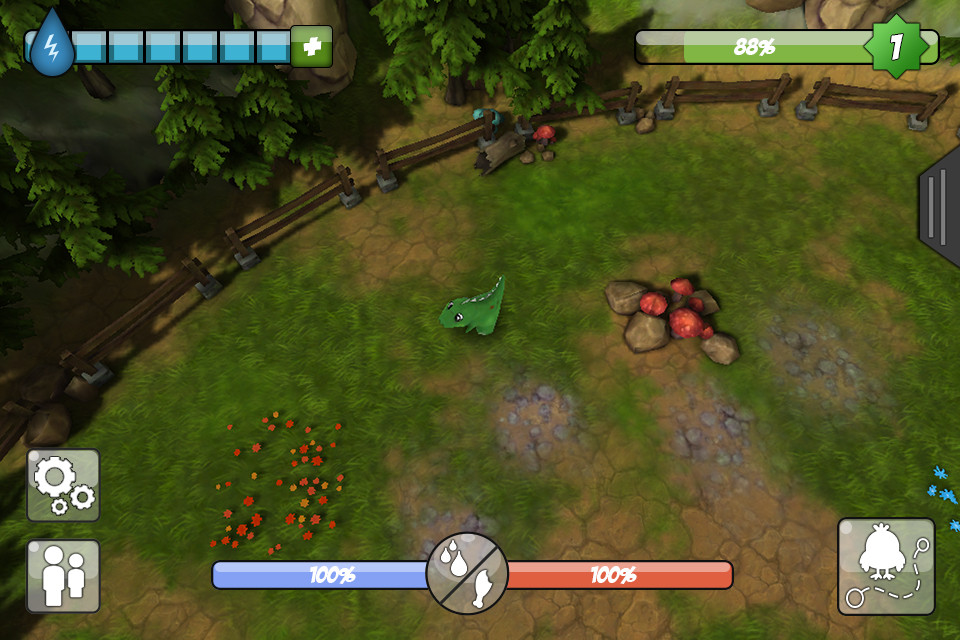The image size is (960, 640).
Task: Tap the water and food status icon
Action: coord(467,574)
